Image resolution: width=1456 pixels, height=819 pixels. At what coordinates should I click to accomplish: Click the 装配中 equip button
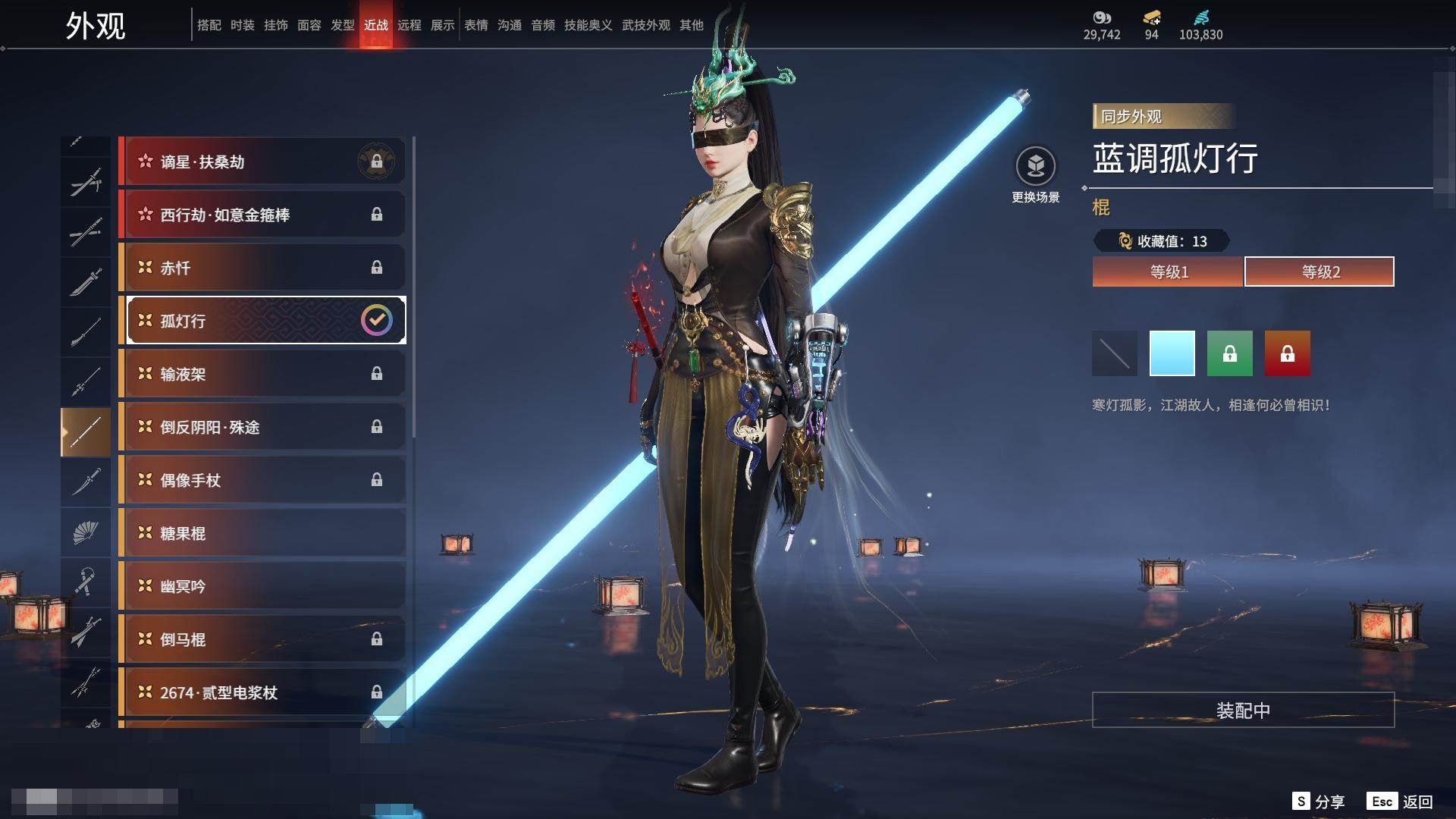tap(1243, 710)
